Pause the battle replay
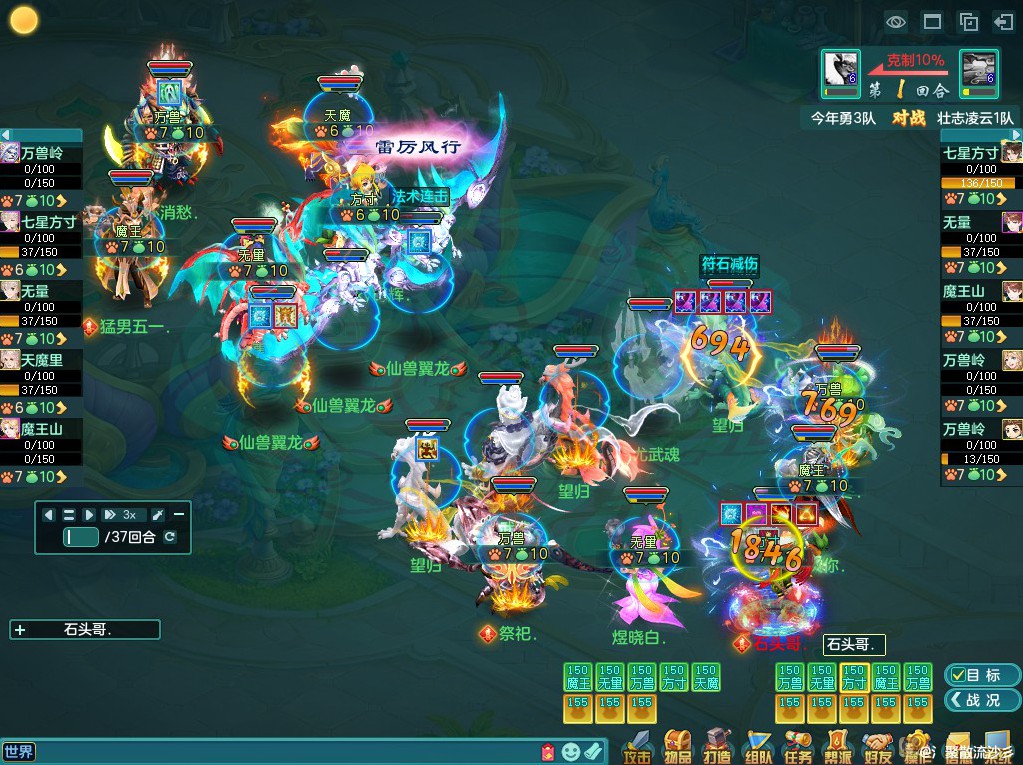1023x765 pixels. pos(69,514)
